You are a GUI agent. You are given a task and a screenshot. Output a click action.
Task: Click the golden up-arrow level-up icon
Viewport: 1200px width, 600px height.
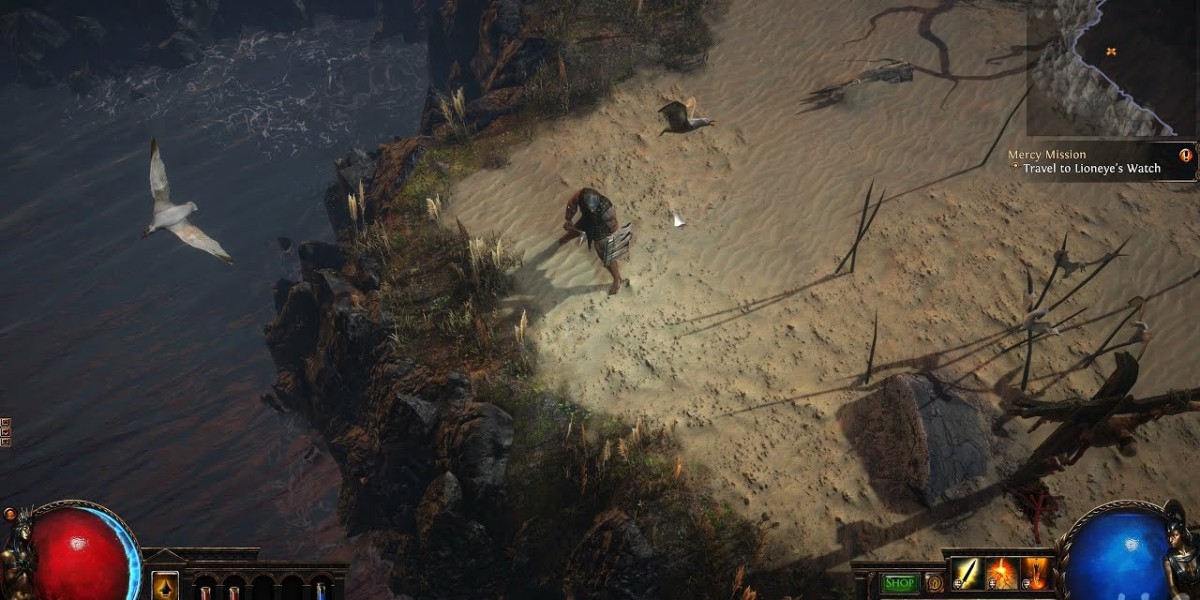pyautogui.click(x=165, y=585)
